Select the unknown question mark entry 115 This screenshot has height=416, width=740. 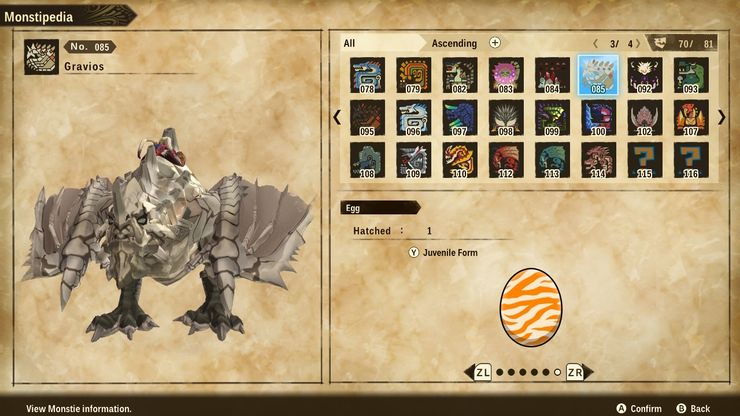[x=645, y=160]
